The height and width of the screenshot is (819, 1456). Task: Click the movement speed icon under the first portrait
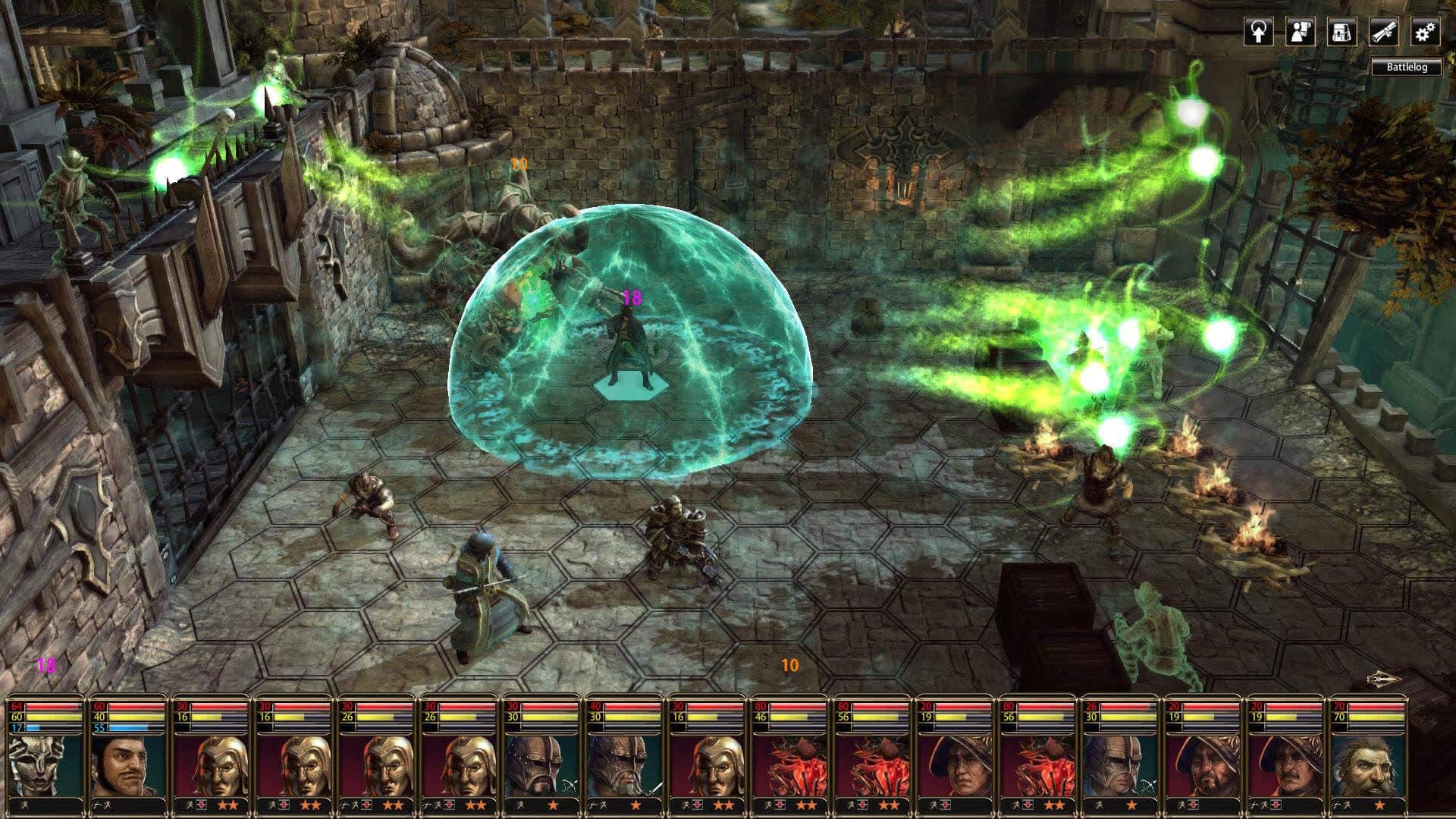(x=23, y=806)
